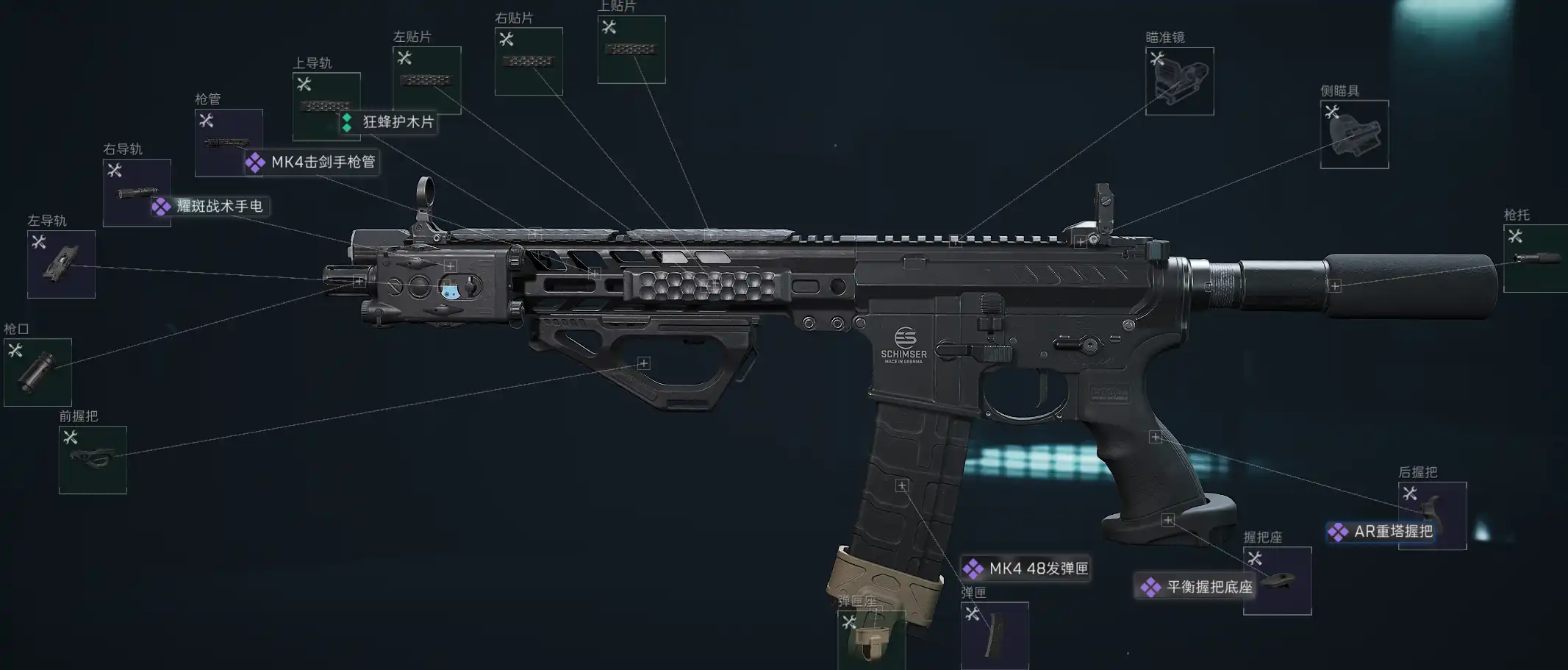
Task: Select the 枪口 muzzle attachment slot
Action: click(x=37, y=372)
